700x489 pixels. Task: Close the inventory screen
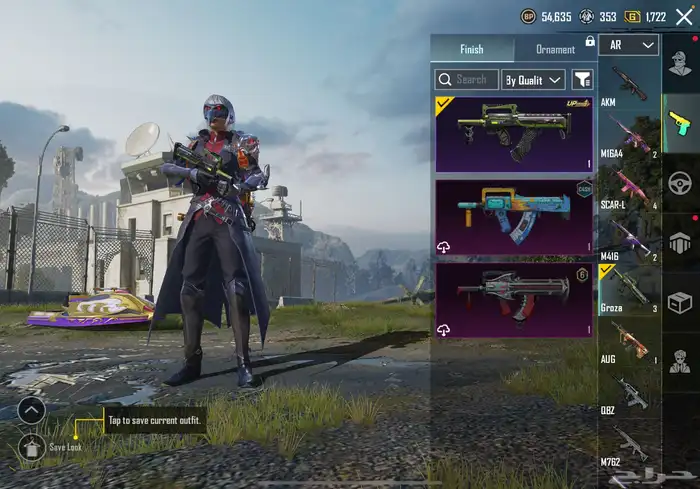click(x=685, y=16)
